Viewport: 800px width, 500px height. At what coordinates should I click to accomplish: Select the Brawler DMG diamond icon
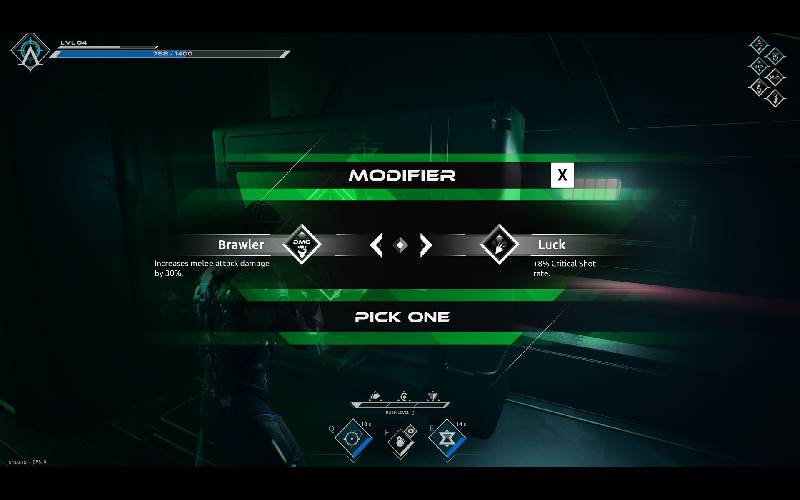(302, 244)
